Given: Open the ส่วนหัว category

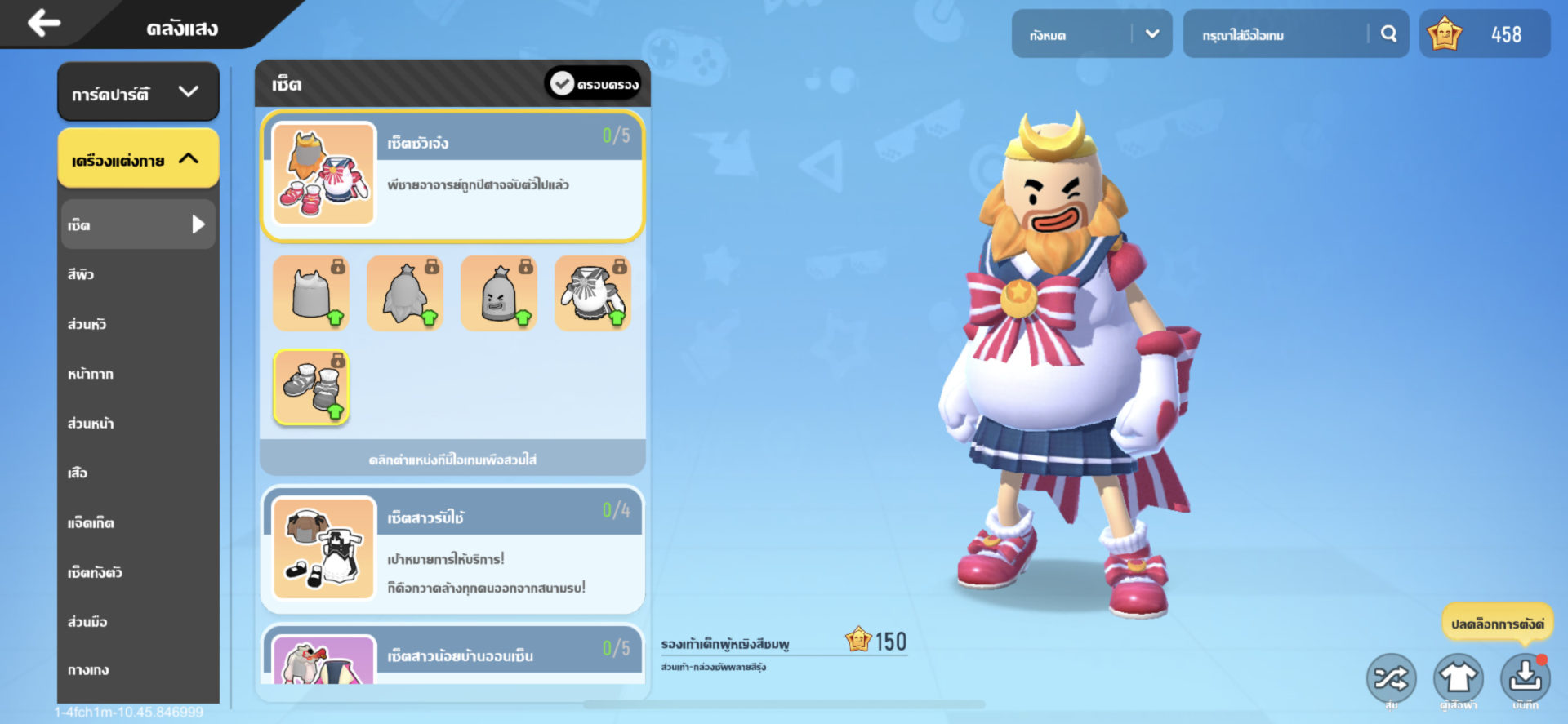Looking at the screenshot, I should 87,324.
